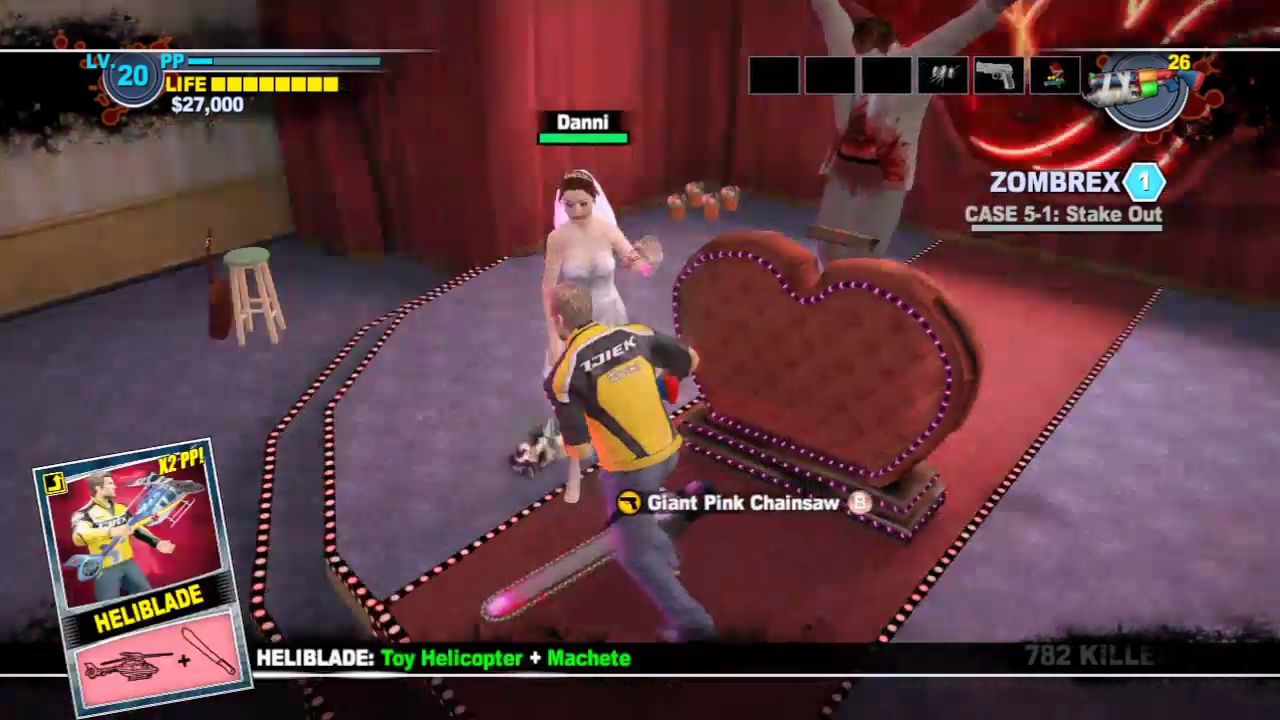
Task: Click the Zombrex counter icon
Action: click(1144, 182)
